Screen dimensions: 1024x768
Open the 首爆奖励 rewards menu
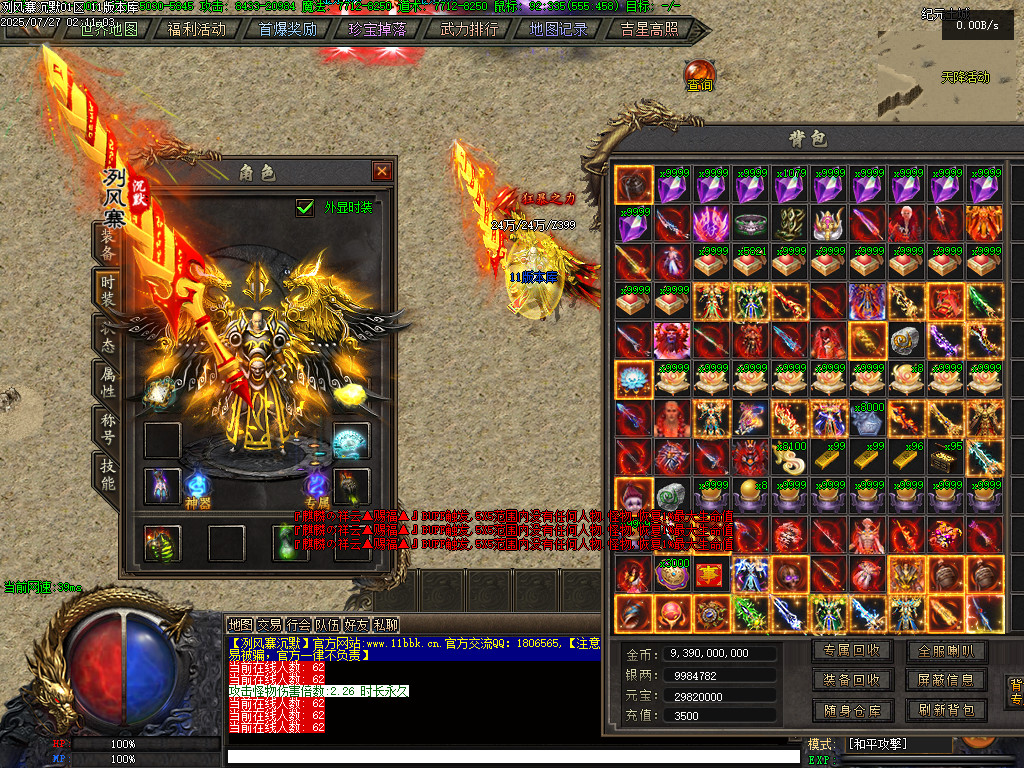[x=288, y=29]
